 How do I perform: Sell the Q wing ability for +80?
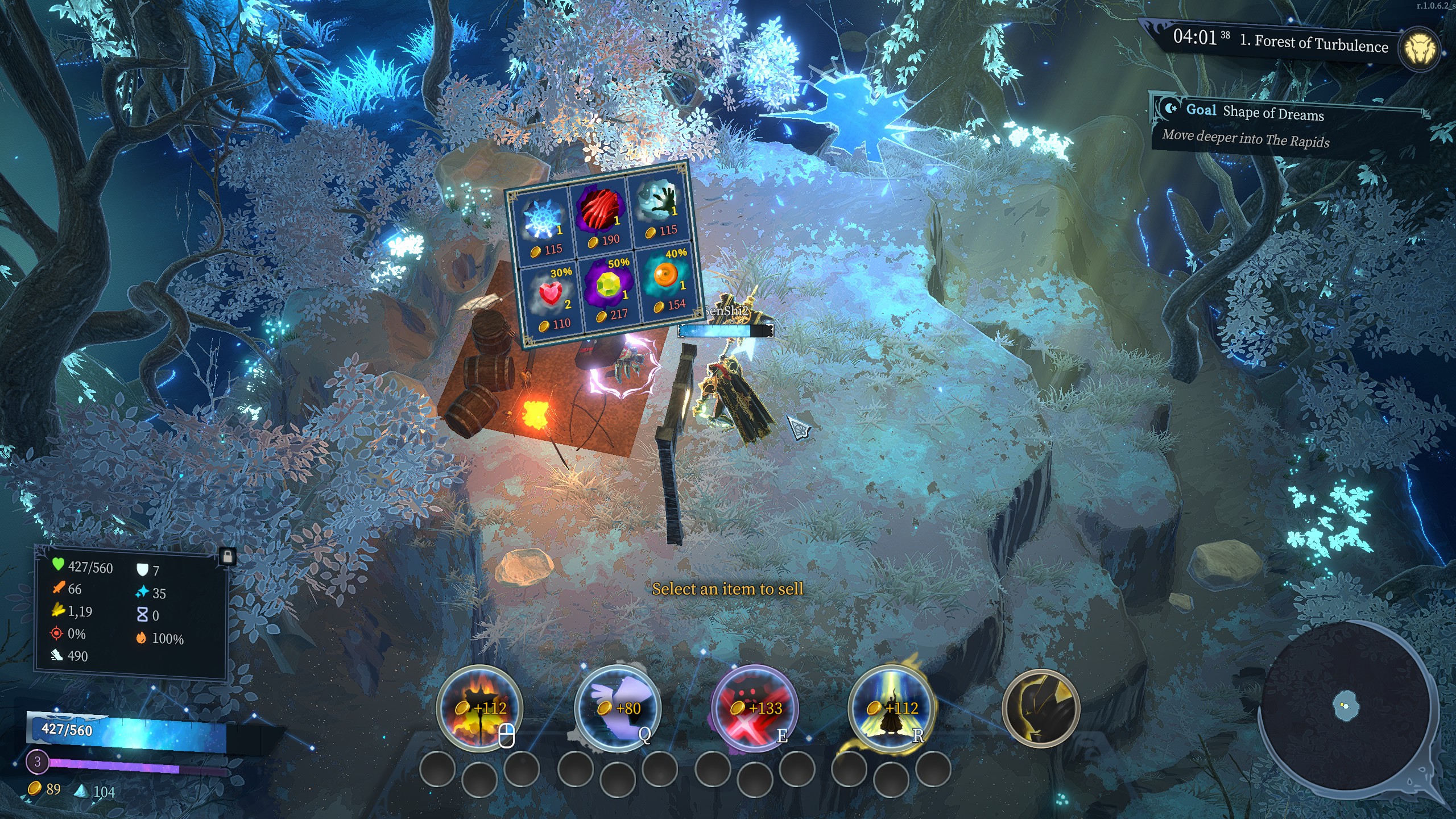[x=617, y=708]
